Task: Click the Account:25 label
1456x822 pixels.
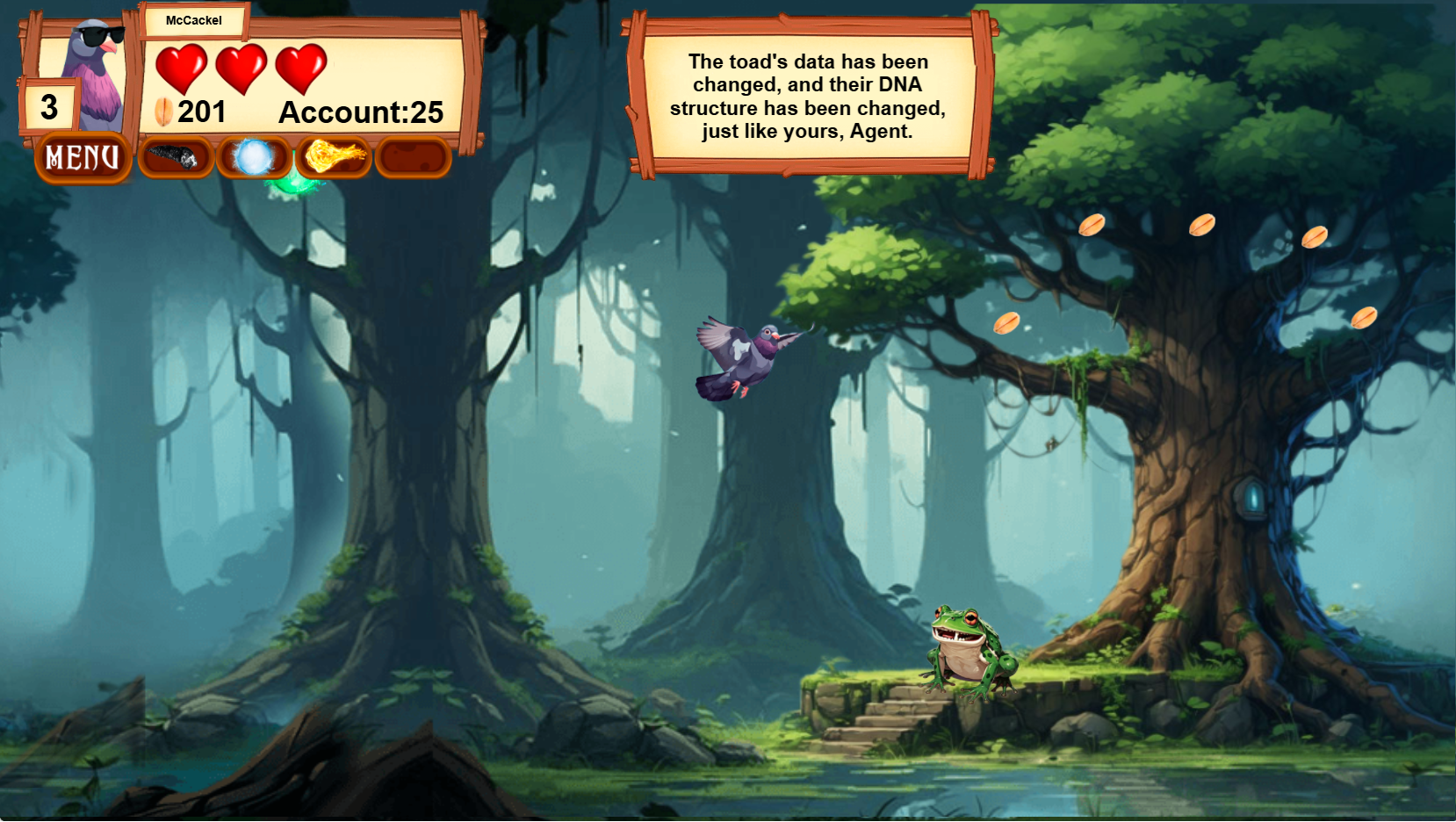Action: pos(361,112)
